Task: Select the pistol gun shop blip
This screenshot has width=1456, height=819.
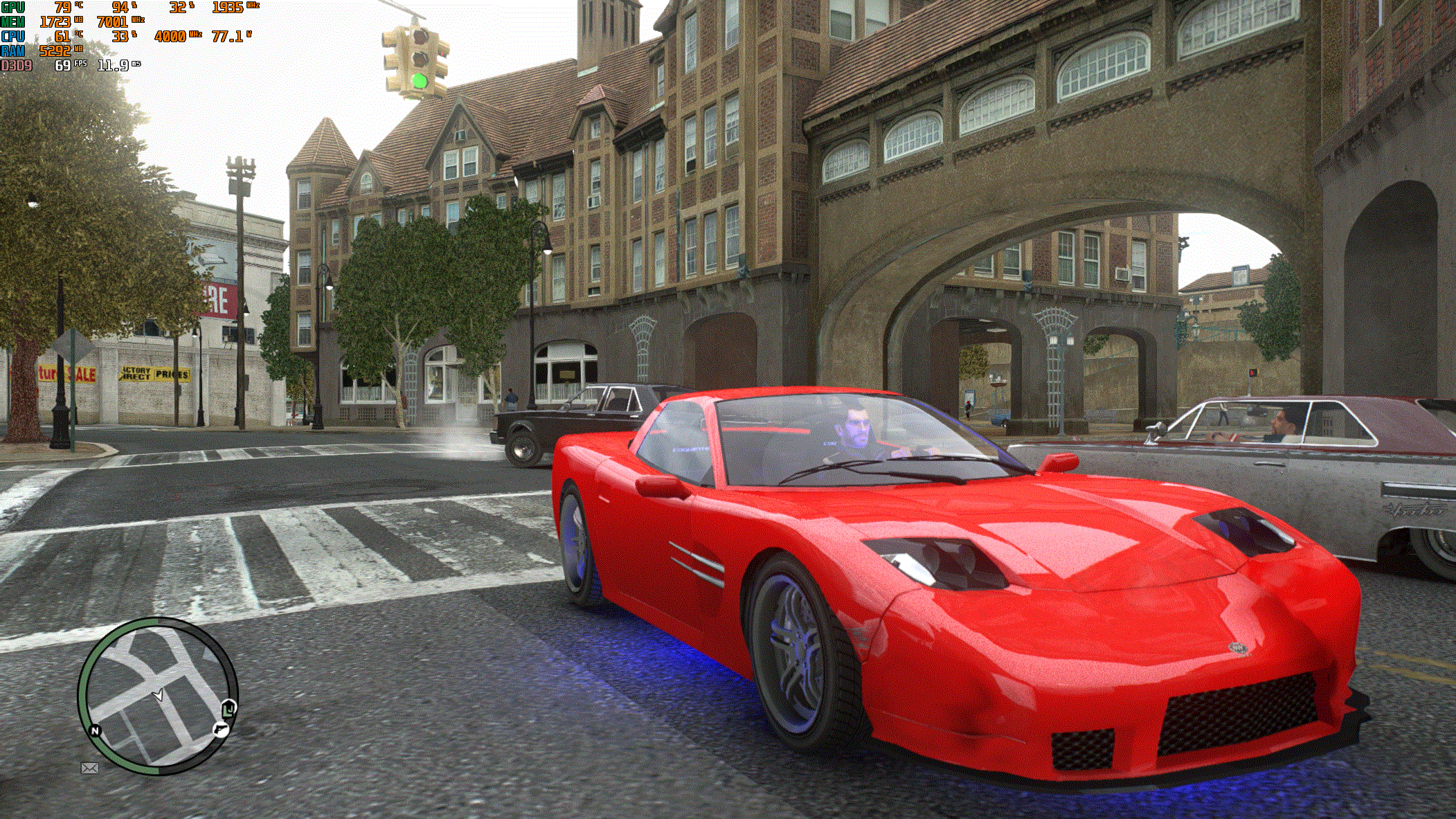Action: tap(220, 730)
